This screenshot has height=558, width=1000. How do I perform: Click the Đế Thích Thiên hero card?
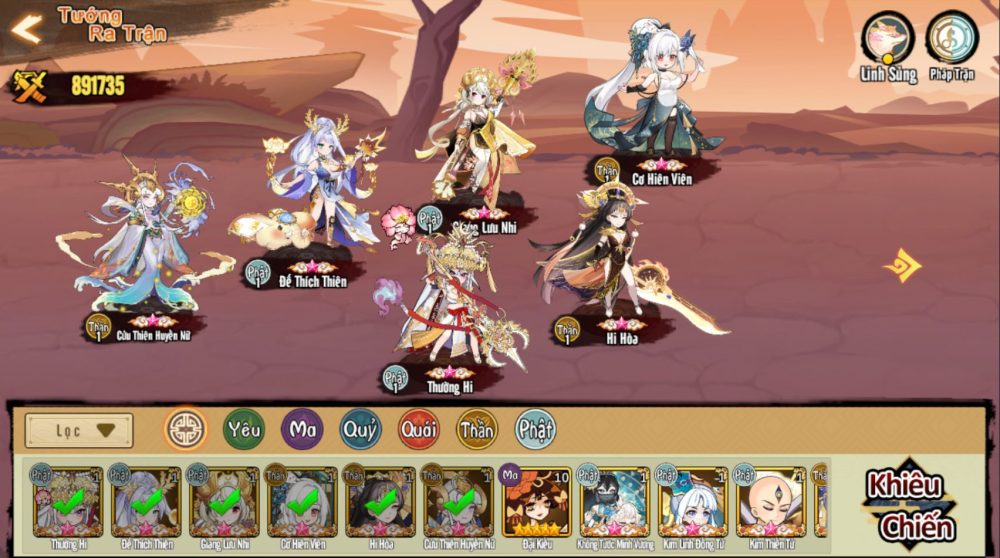(146, 501)
